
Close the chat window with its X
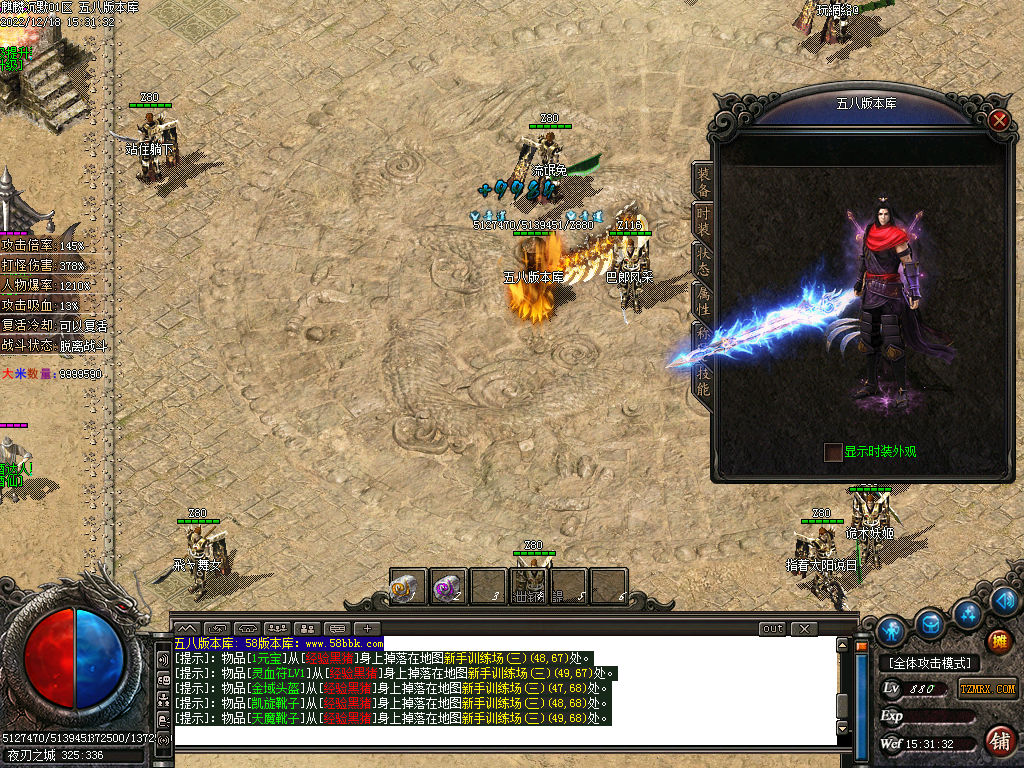tap(803, 629)
